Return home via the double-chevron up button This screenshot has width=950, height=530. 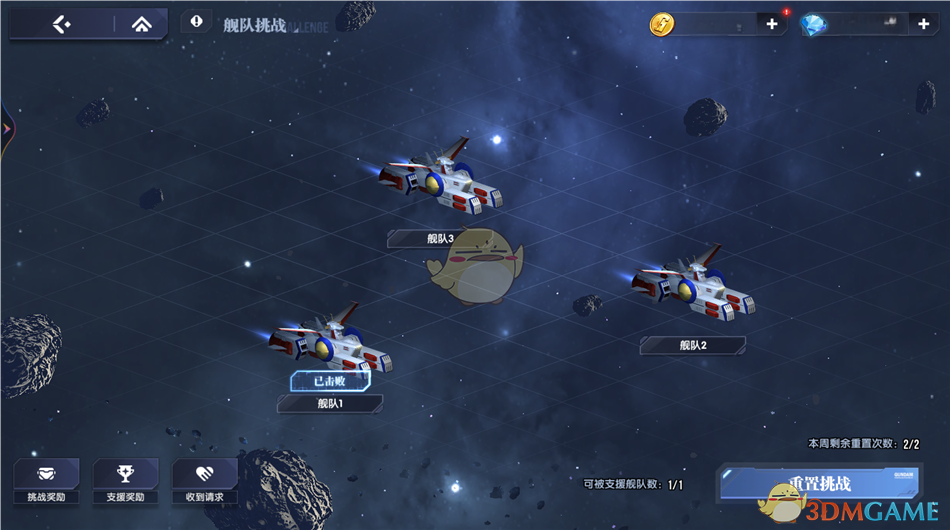(x=141, y=23)
